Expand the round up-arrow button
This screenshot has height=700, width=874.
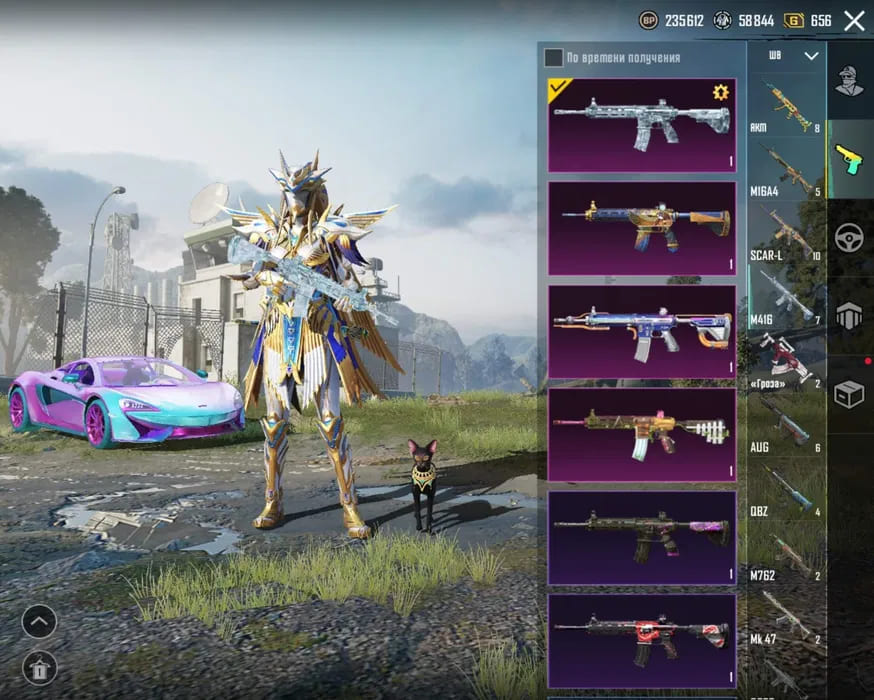(39, 622)
